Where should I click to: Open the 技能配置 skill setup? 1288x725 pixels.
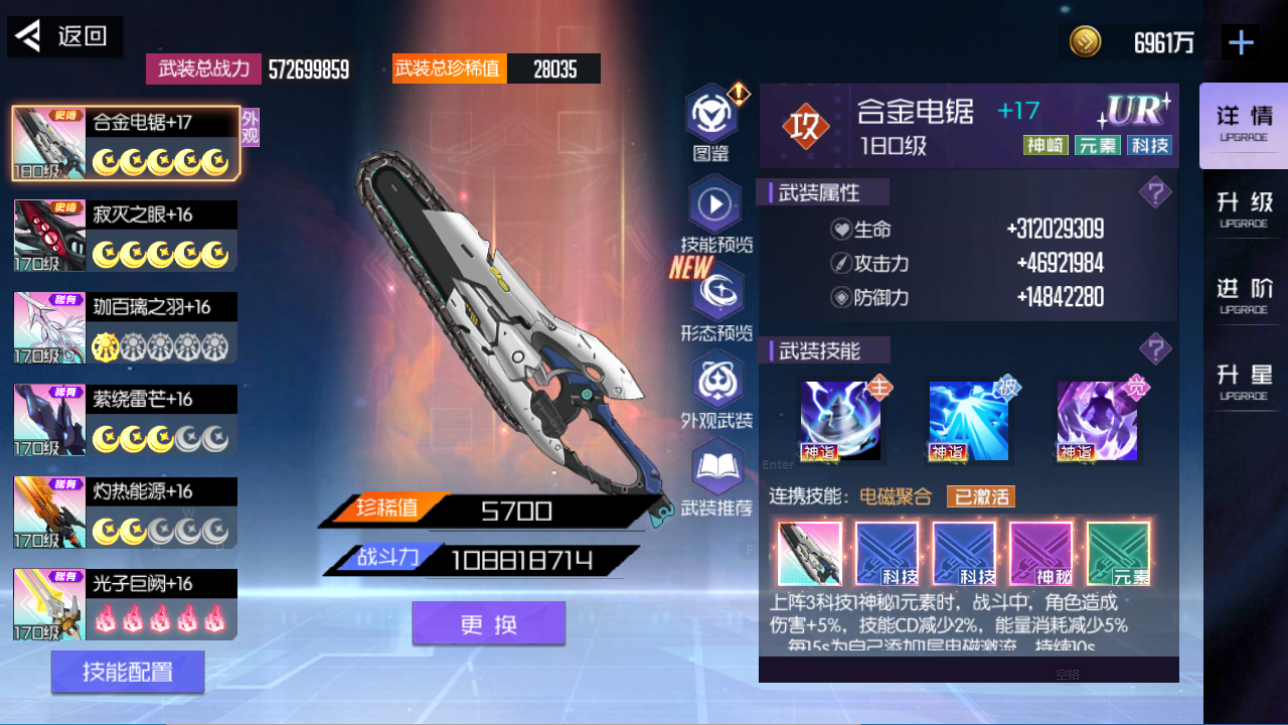coord(128,672)
